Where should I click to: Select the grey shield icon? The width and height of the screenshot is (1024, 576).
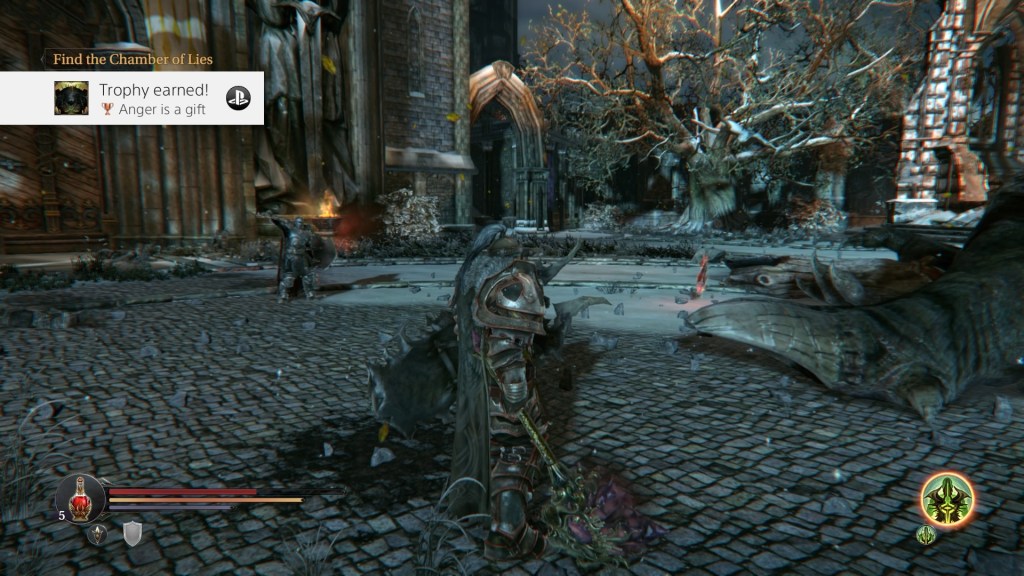tap(132, 534)
